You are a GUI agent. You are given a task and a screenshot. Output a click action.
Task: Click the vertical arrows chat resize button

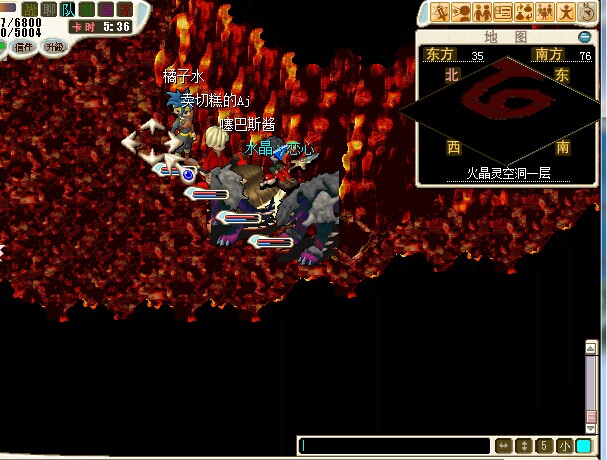pyautogui.click(x=523, y=445)
